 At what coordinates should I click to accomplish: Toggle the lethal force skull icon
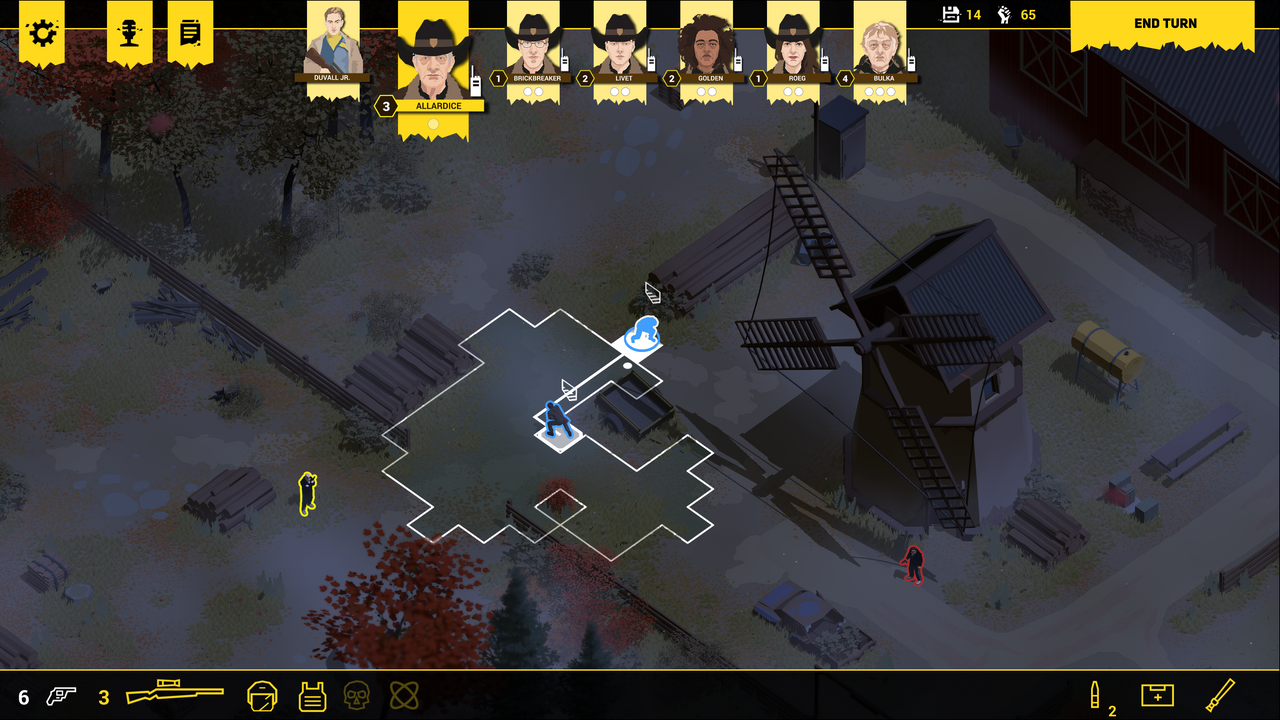pyautogui.click(x=356, y=694)
